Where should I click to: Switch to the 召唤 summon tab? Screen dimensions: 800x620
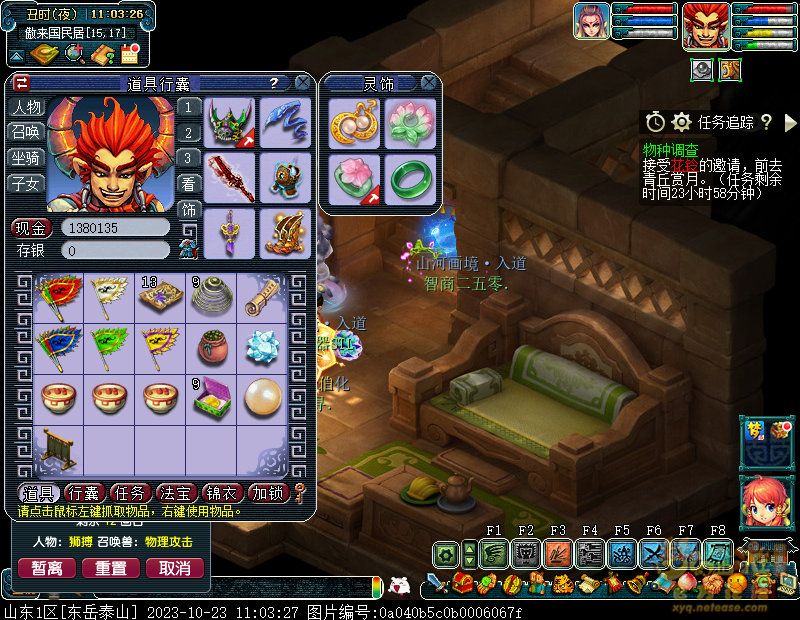click(26, 133)
